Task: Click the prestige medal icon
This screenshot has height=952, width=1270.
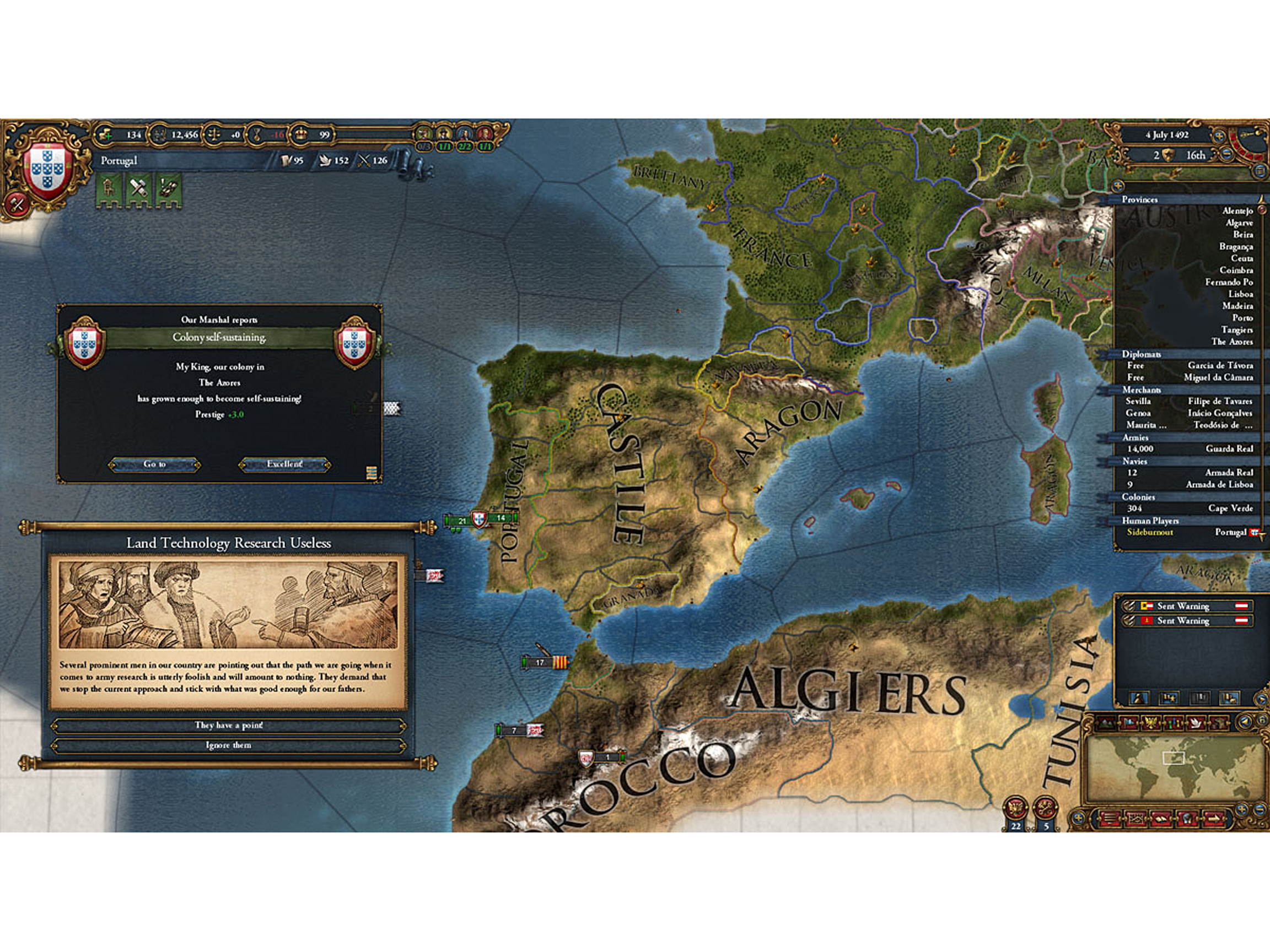Action: (x=257, y=134)
